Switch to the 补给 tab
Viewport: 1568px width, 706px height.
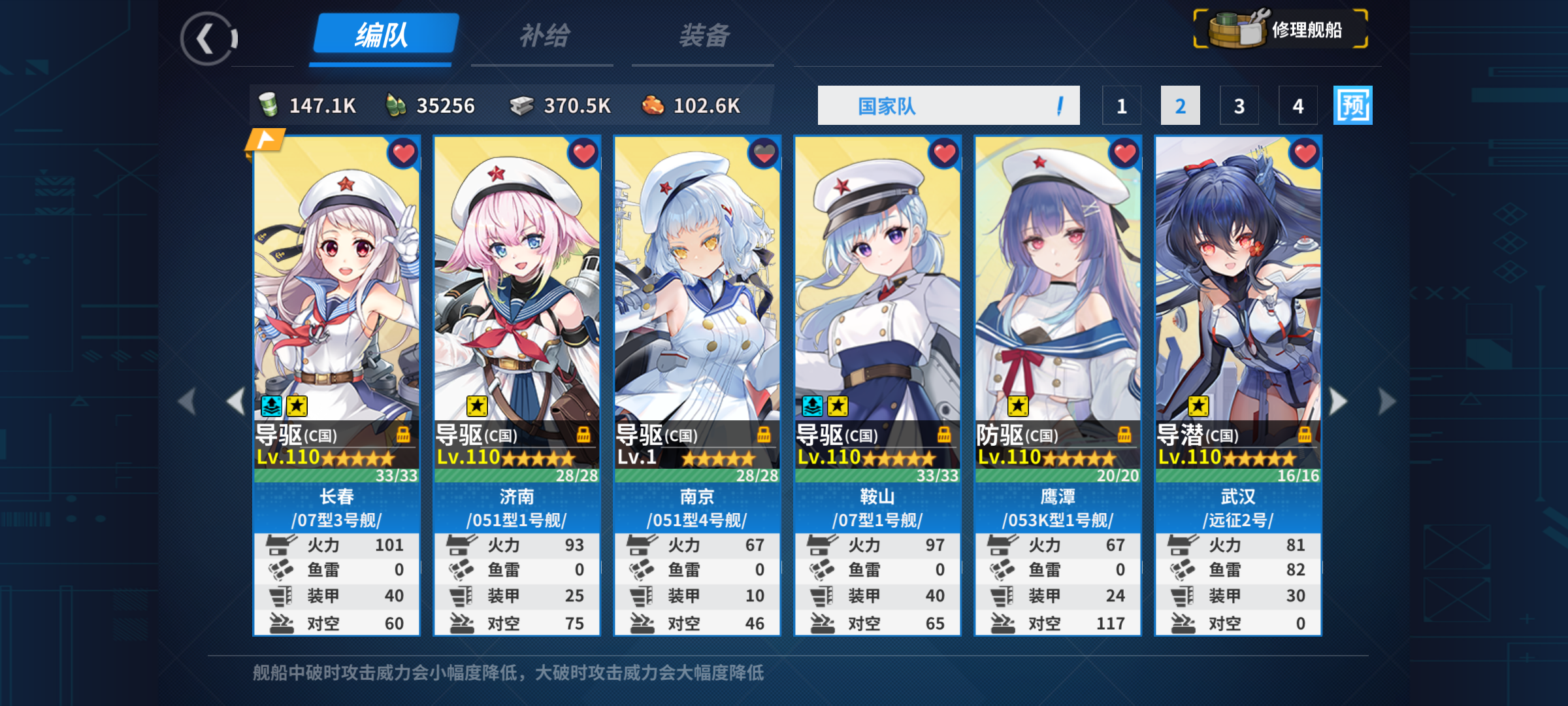point(542,36)
